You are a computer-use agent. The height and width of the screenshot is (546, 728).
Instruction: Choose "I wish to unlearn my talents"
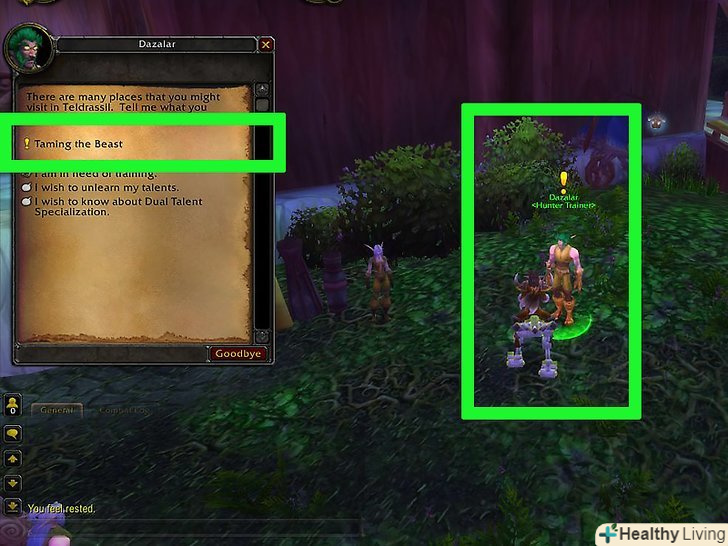[105, 187]
